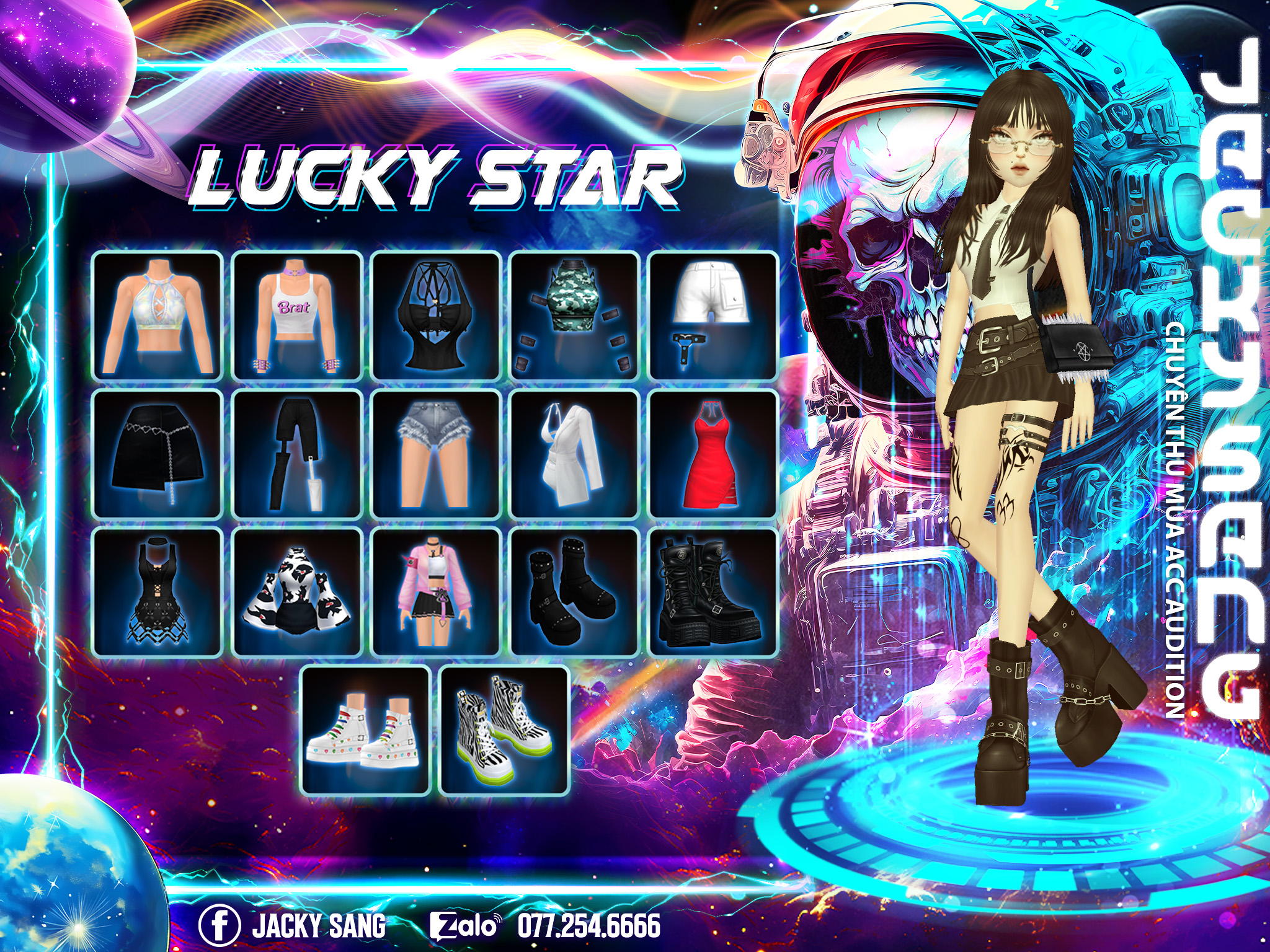Select the pink jacket outfit
Image resolution: width=1270 pixels, height=952 pixels.
point(436,593)
